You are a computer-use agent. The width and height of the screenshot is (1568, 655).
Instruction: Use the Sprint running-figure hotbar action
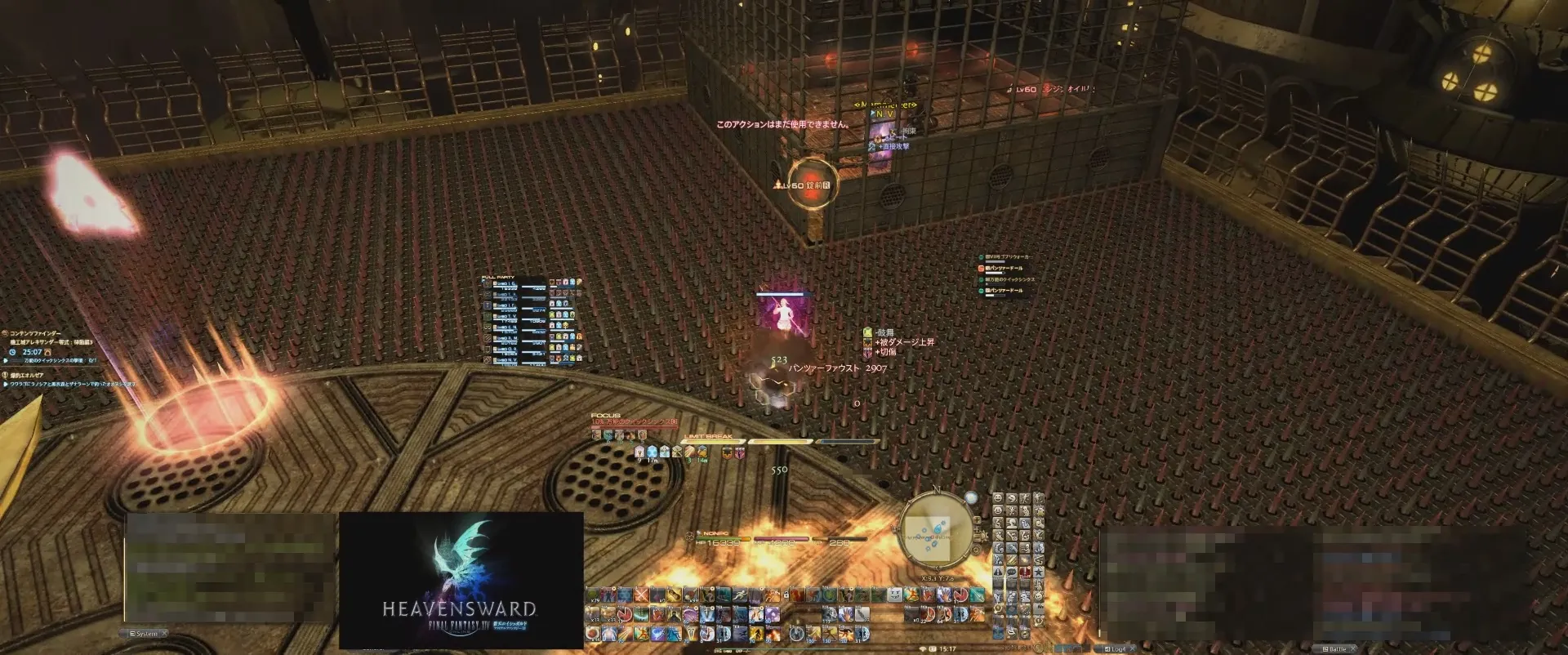[x=740, y=595]
